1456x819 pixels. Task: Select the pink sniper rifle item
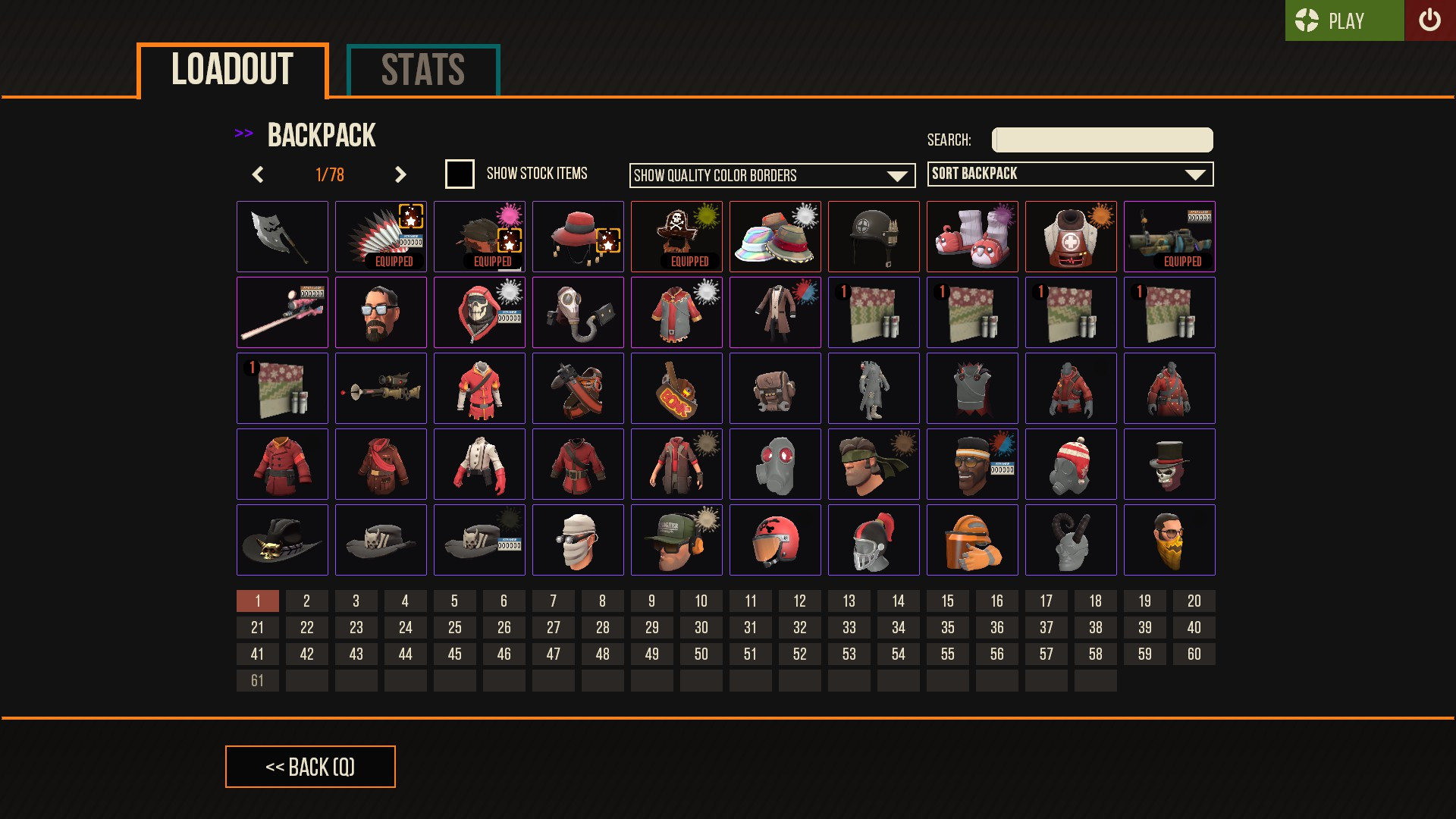tap(282, 312)
